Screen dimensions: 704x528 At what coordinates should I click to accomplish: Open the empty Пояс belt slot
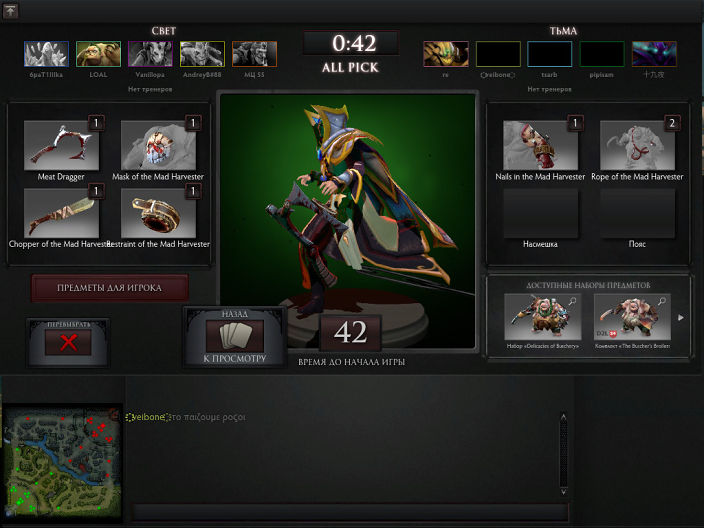pos(638,213)
